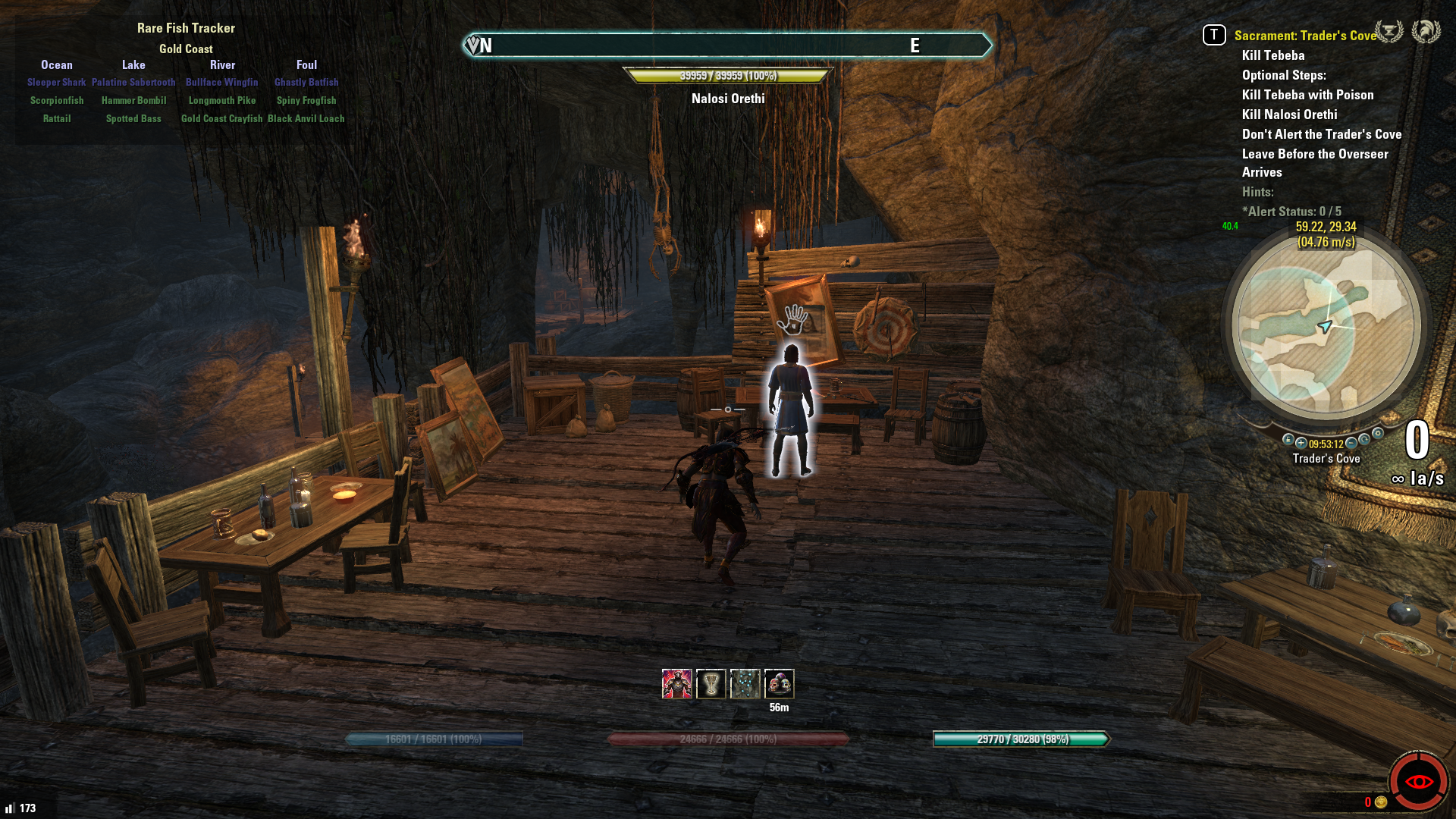This screenshot has width=1456, height=819.
Task: Zoom out with the minimap minus button
Action: point(1351,443)
